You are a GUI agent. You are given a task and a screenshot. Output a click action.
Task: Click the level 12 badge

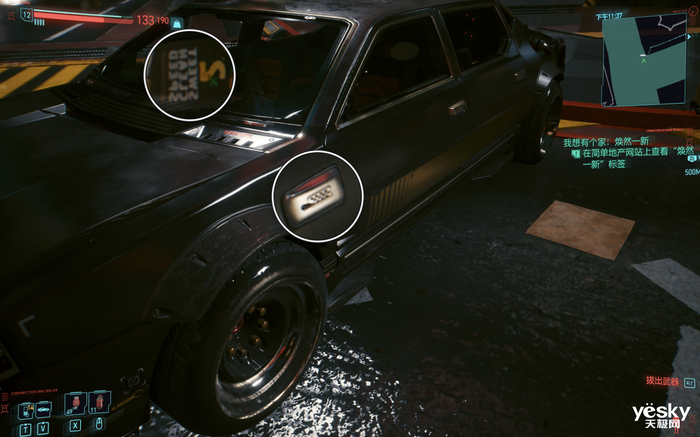point(26,15)
